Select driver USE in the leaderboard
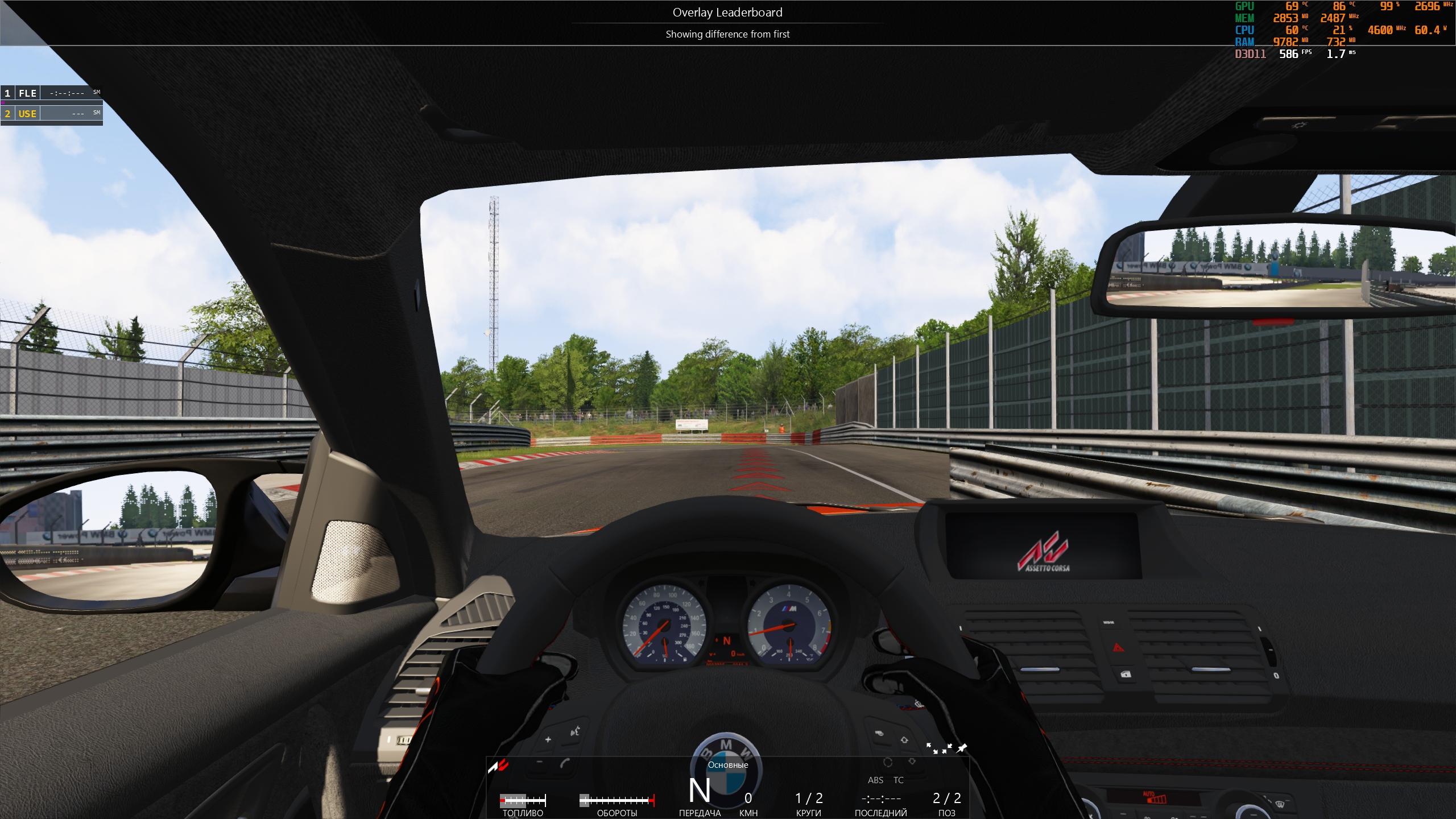Image resolution: width=1456 pixels, height=819 pixels. (27, 114)
